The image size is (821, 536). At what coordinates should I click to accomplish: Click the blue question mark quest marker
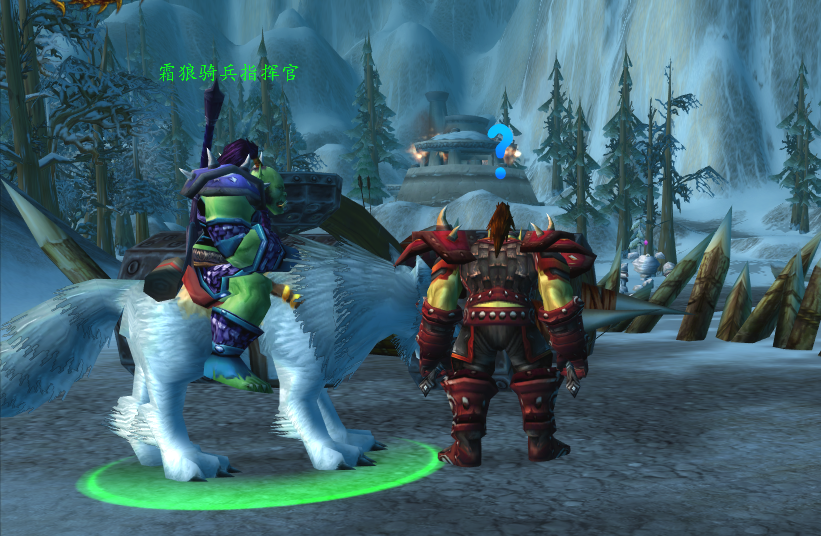coord(498,150)
